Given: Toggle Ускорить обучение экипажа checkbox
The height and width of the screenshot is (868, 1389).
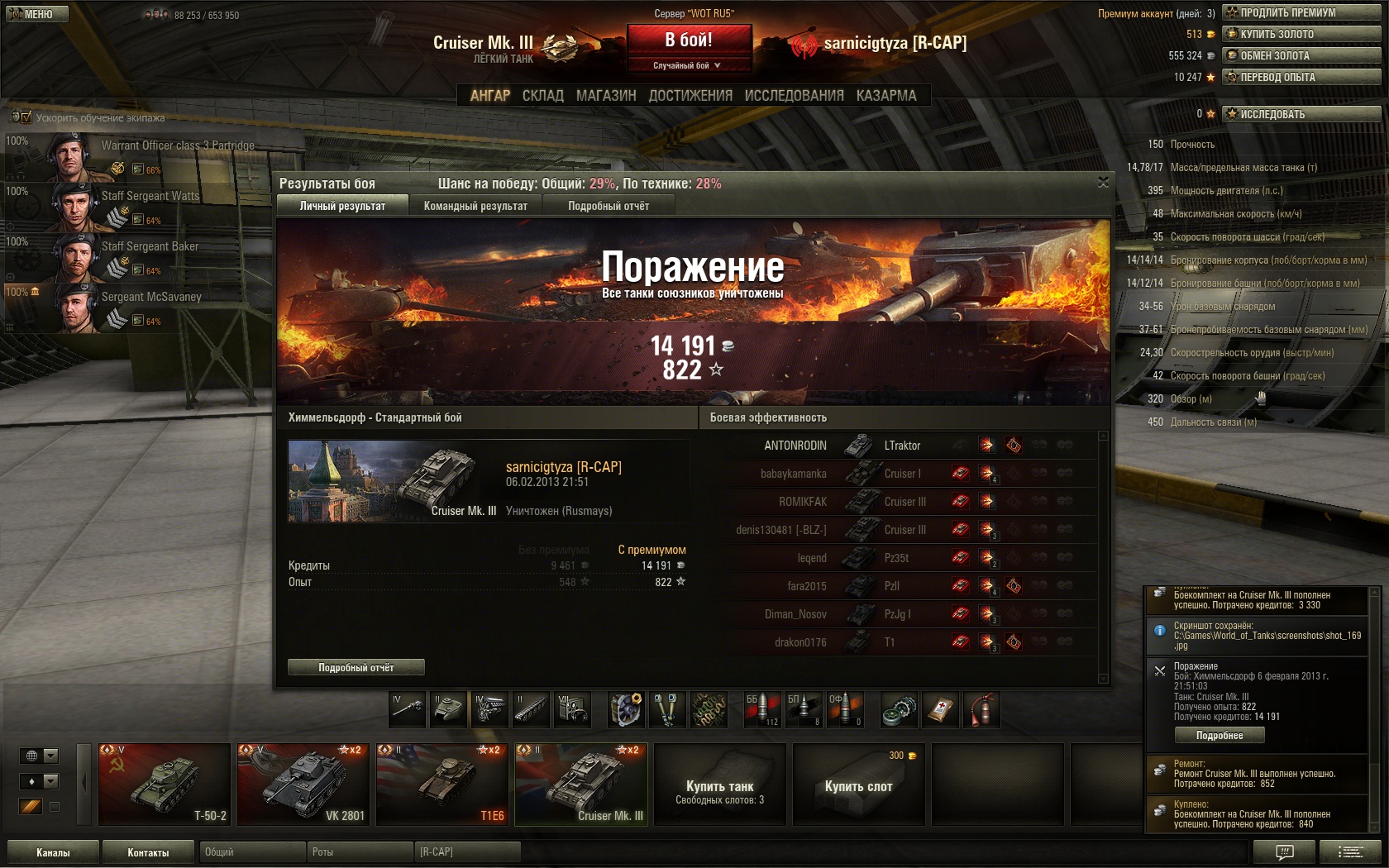Looking at the screenshot, I should [26, 117].
